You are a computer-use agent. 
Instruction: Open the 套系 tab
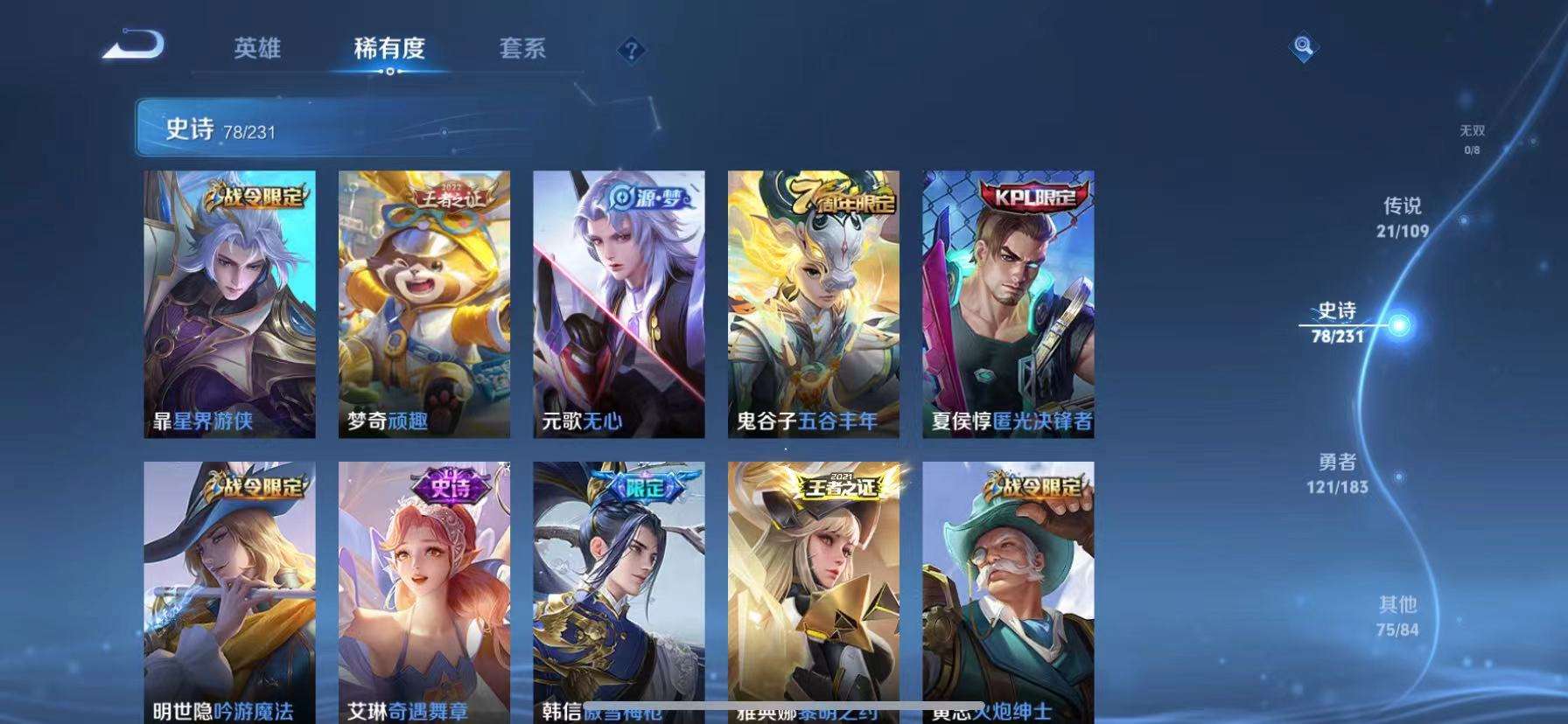tap(521, 50)
